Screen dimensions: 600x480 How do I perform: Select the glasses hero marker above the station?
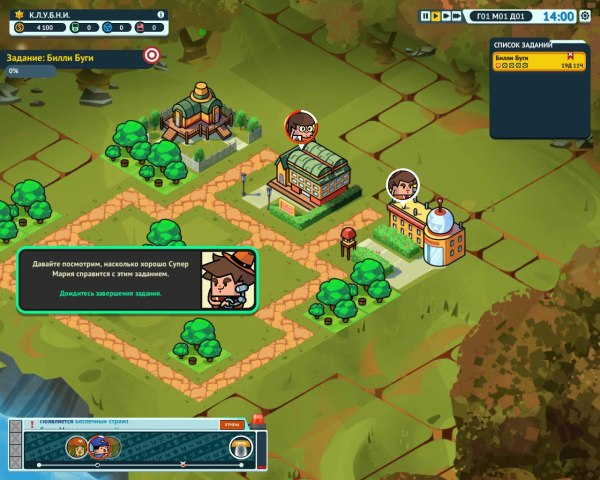[297, 125]
